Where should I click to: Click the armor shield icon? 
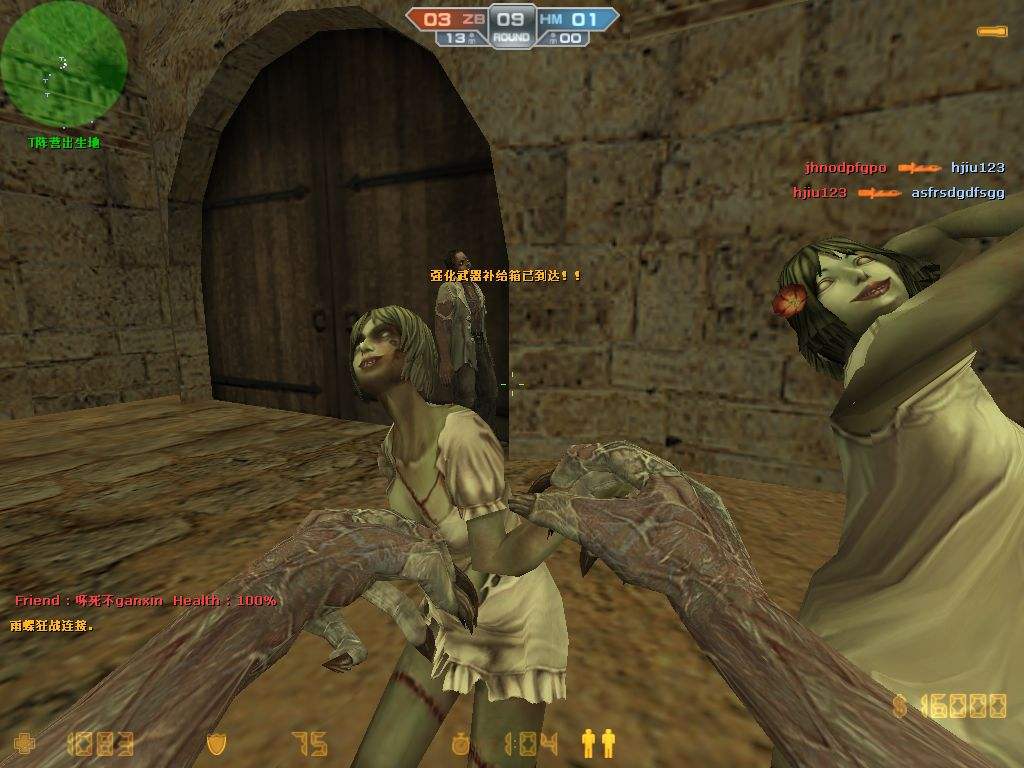click(215, 743)
